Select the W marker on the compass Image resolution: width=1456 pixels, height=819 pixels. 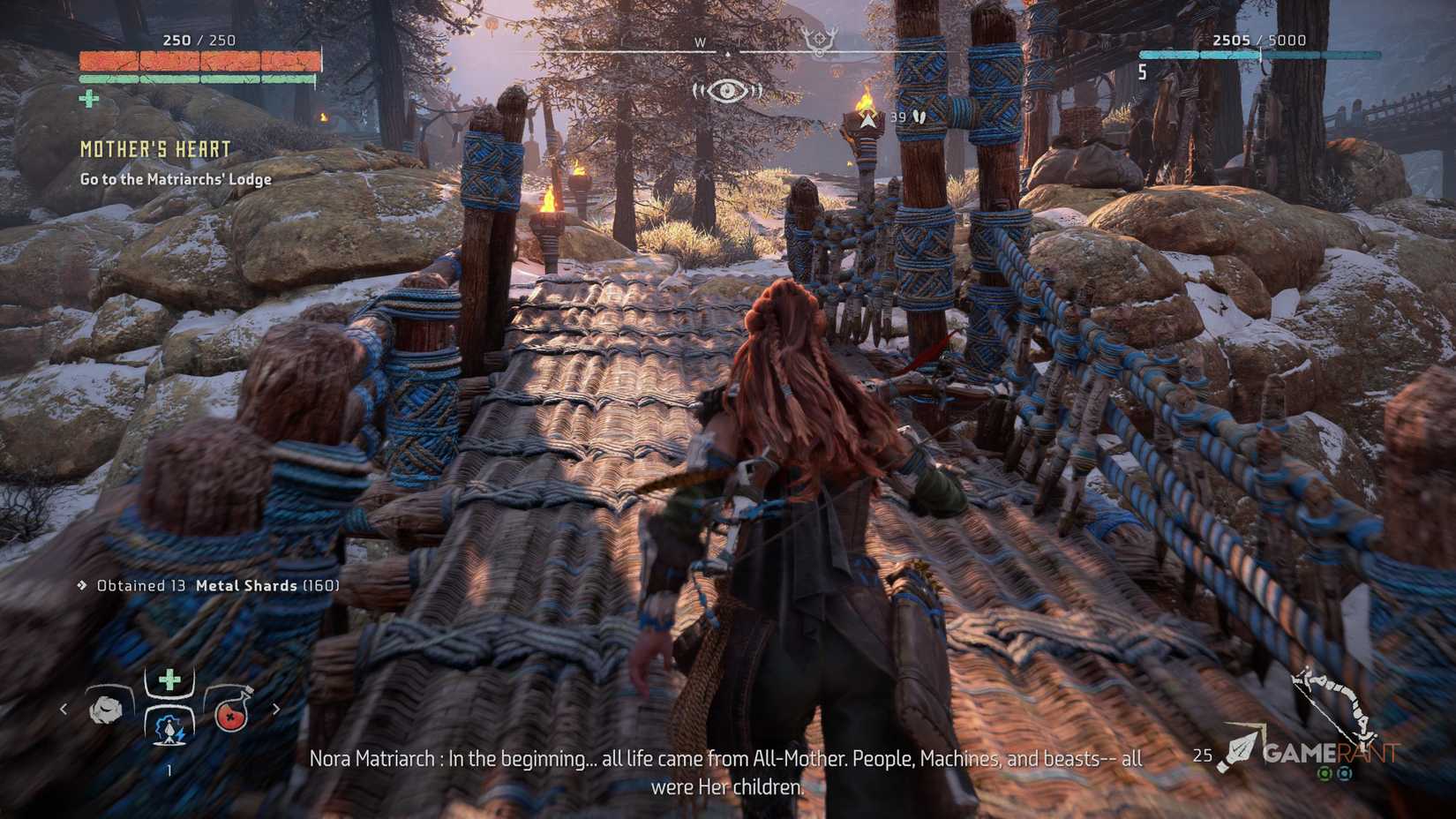point(702,42)
